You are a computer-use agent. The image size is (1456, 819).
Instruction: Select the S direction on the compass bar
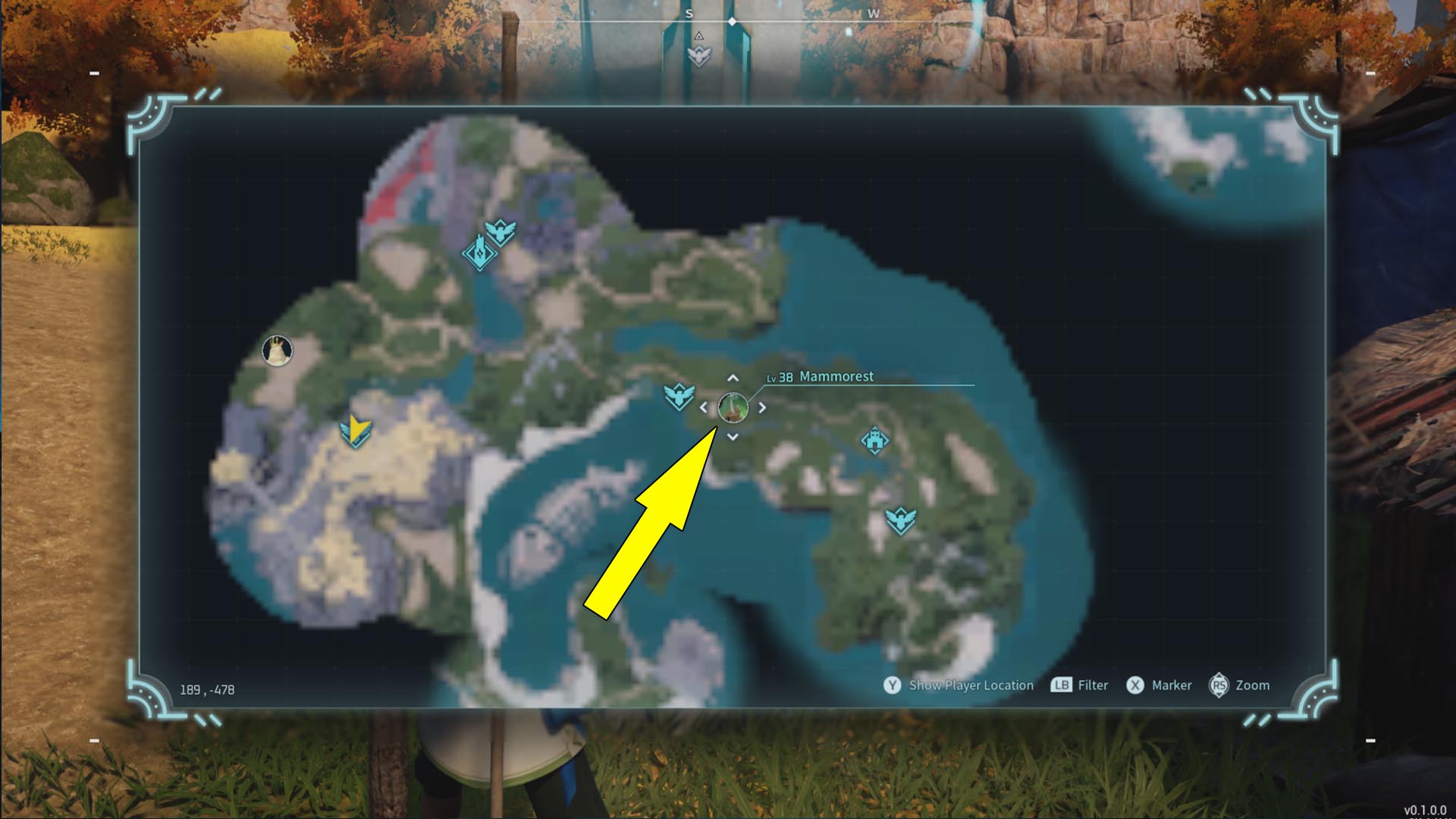[x=689, y=14]
